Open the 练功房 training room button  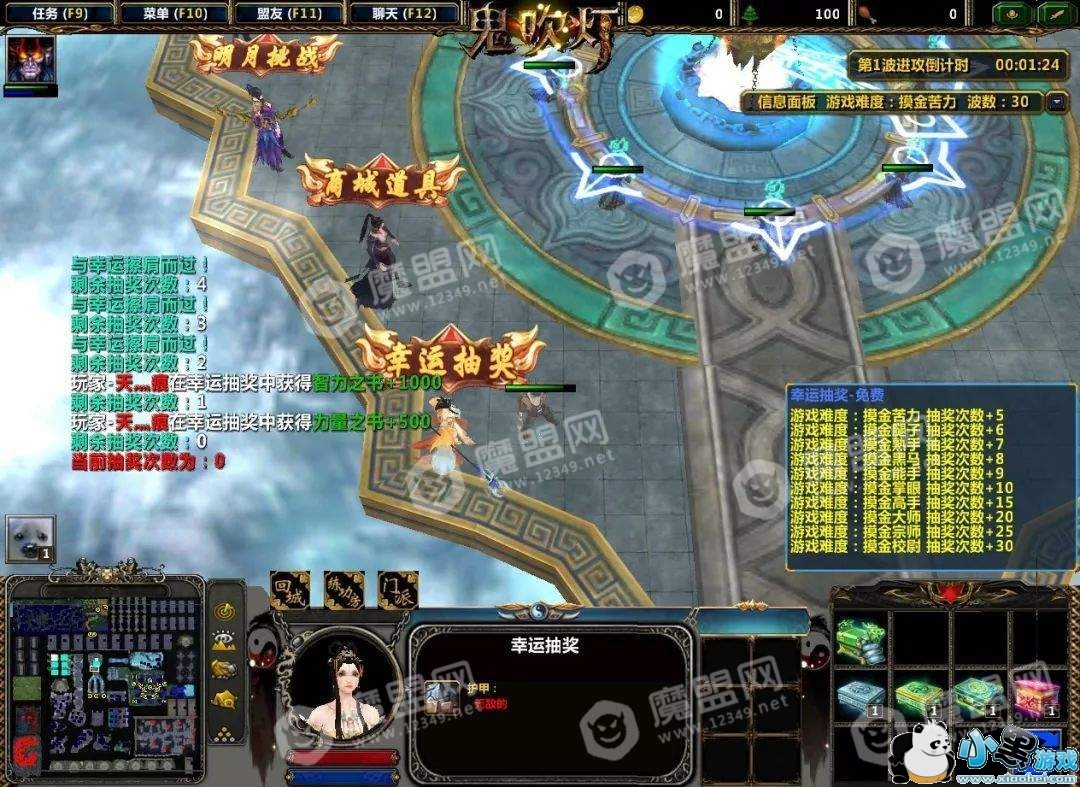click(344, 590)
